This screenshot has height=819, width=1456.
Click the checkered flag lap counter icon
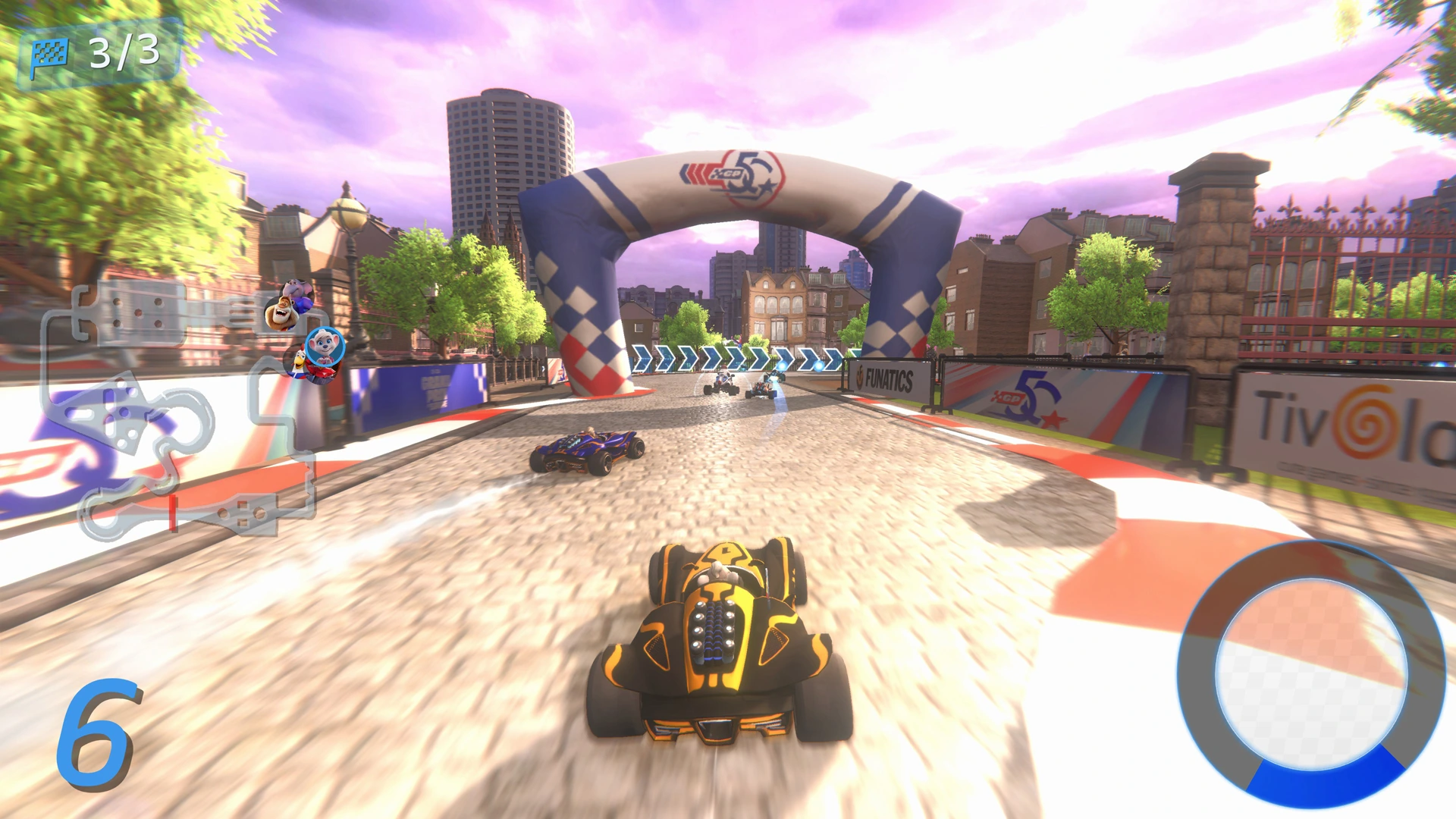52,53
